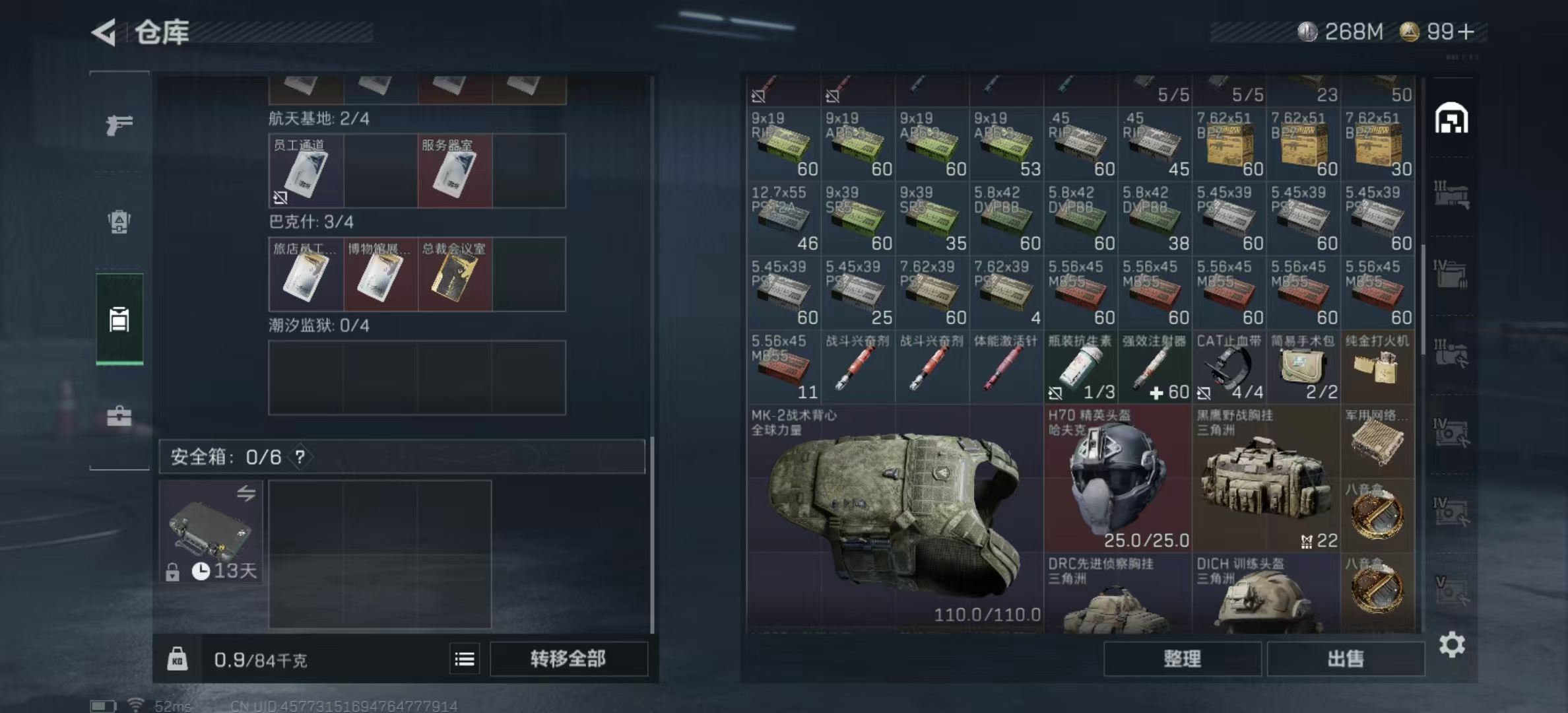Viewport: 1568px width, 713px height.
Task: Open the safe box help question mark
Action: click(300, 457)
